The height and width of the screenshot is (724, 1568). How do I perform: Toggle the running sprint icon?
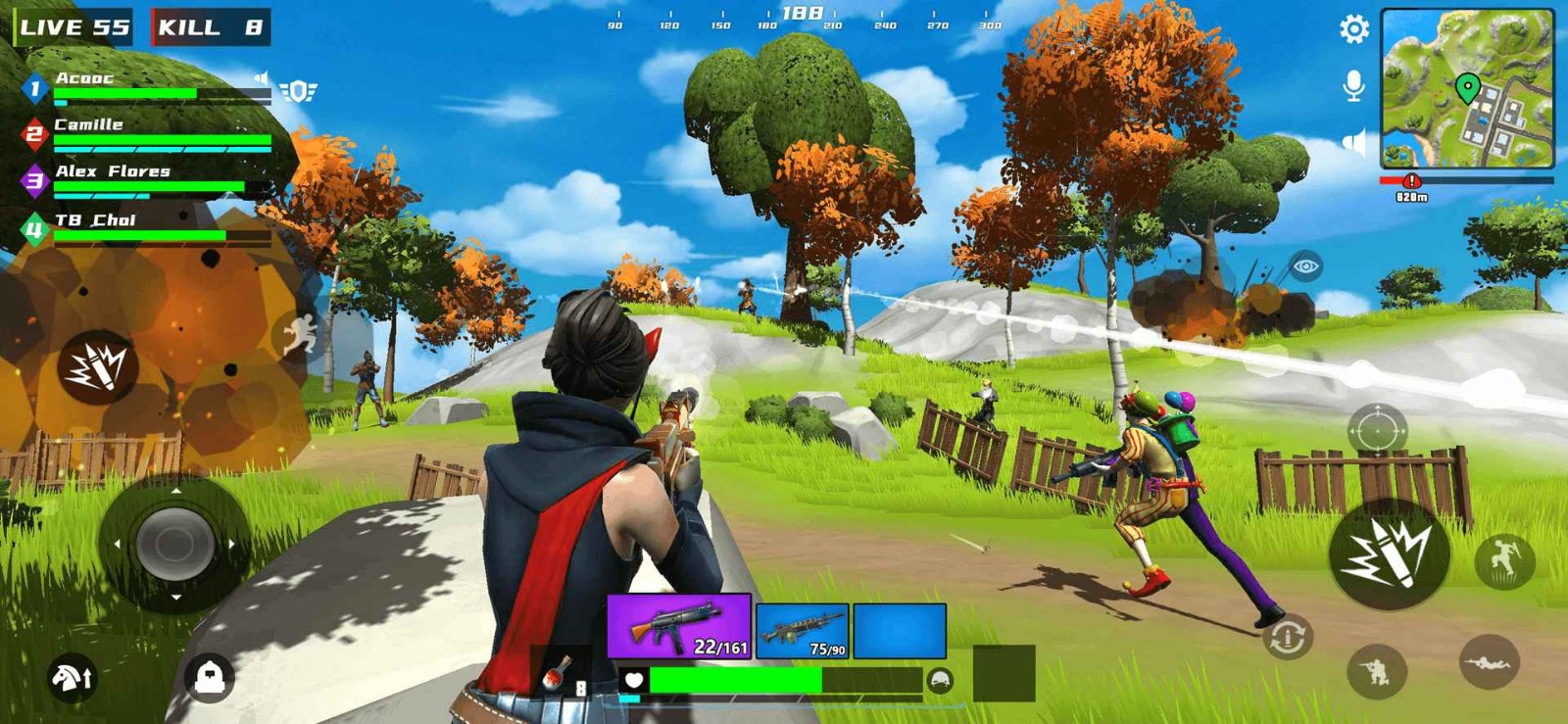[x=300, y=335]
